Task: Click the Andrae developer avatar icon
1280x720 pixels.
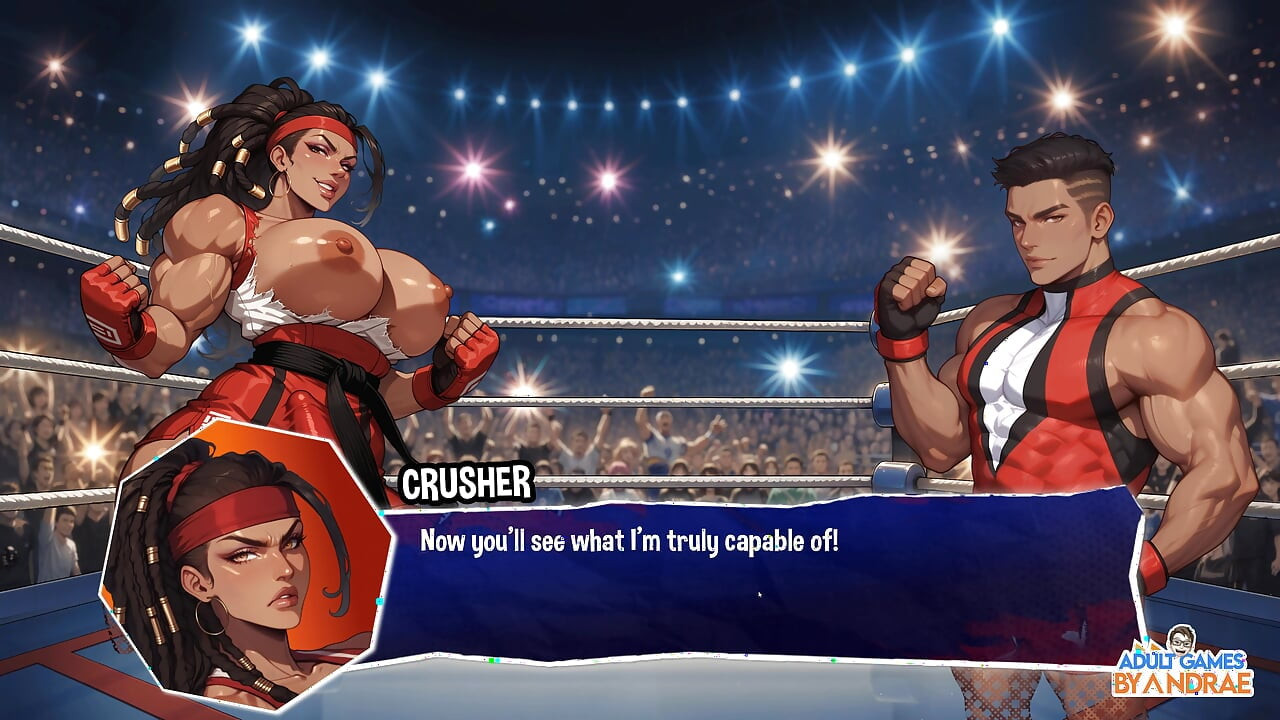Action: pos(1182,640)
